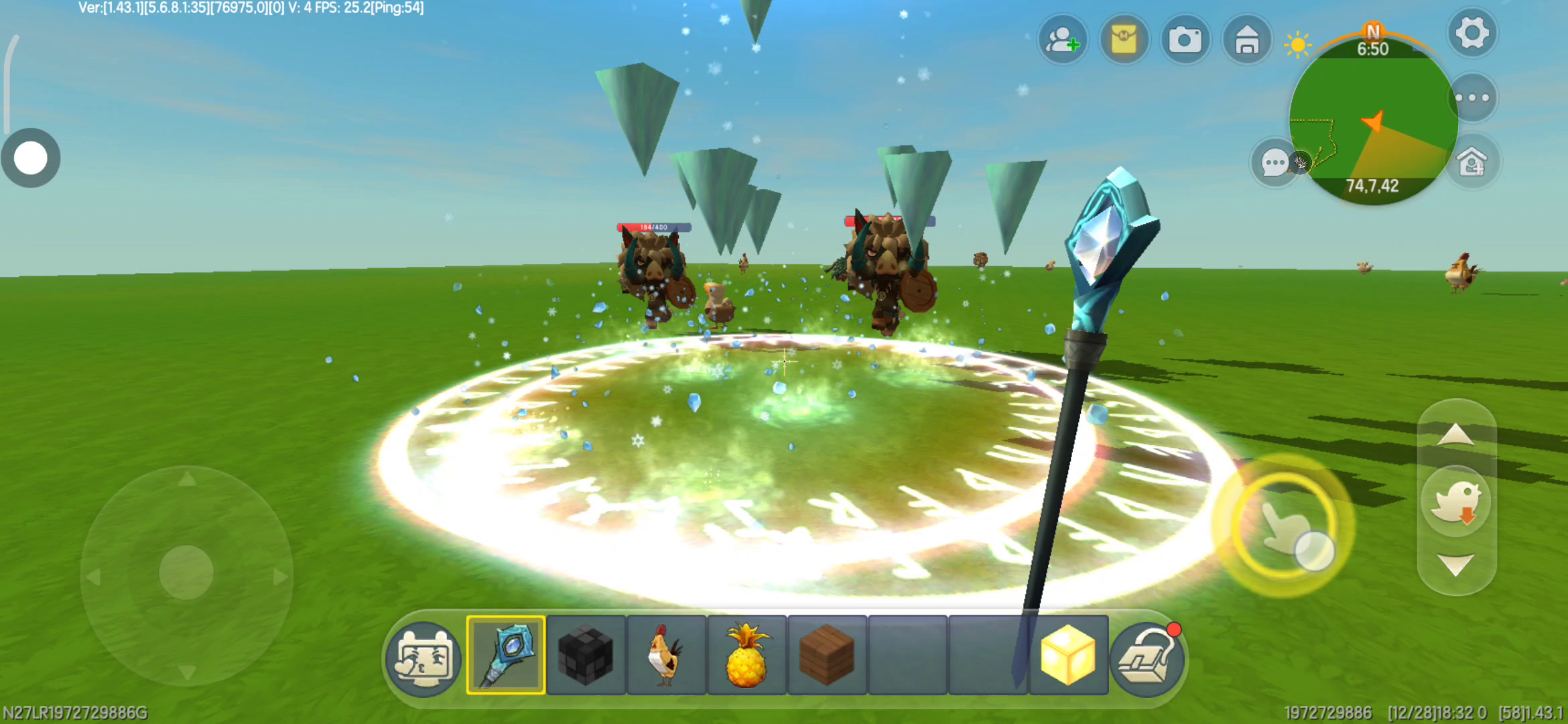Select the black cube block slot

586,655
